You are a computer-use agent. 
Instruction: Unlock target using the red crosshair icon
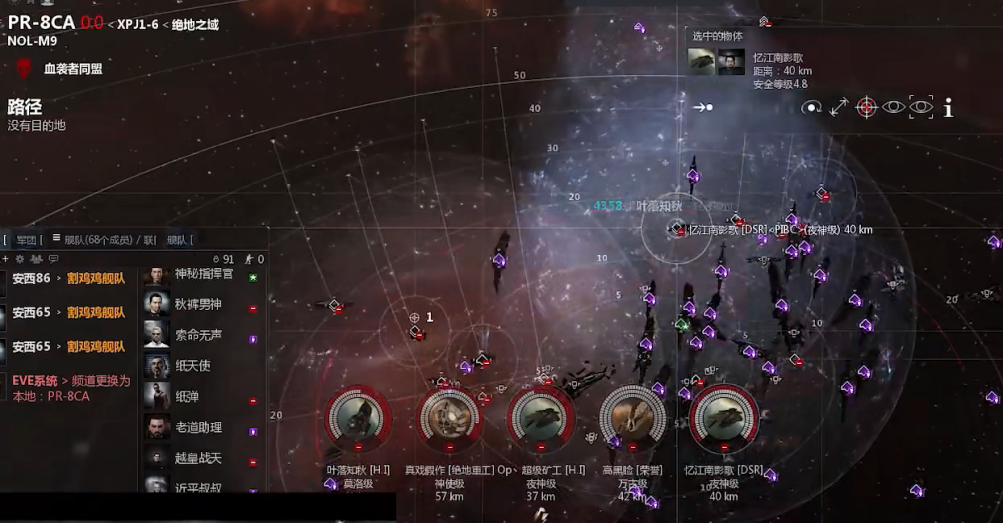pyautogui.click(x=866, y=107)
